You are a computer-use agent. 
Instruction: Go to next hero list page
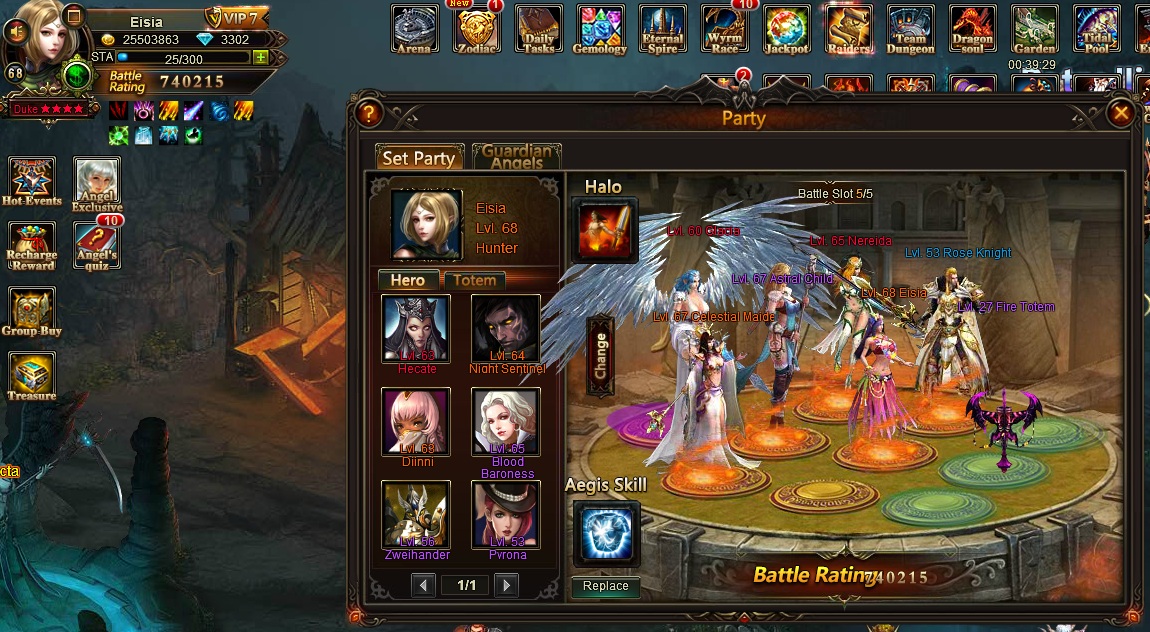(x=507, y=585)
